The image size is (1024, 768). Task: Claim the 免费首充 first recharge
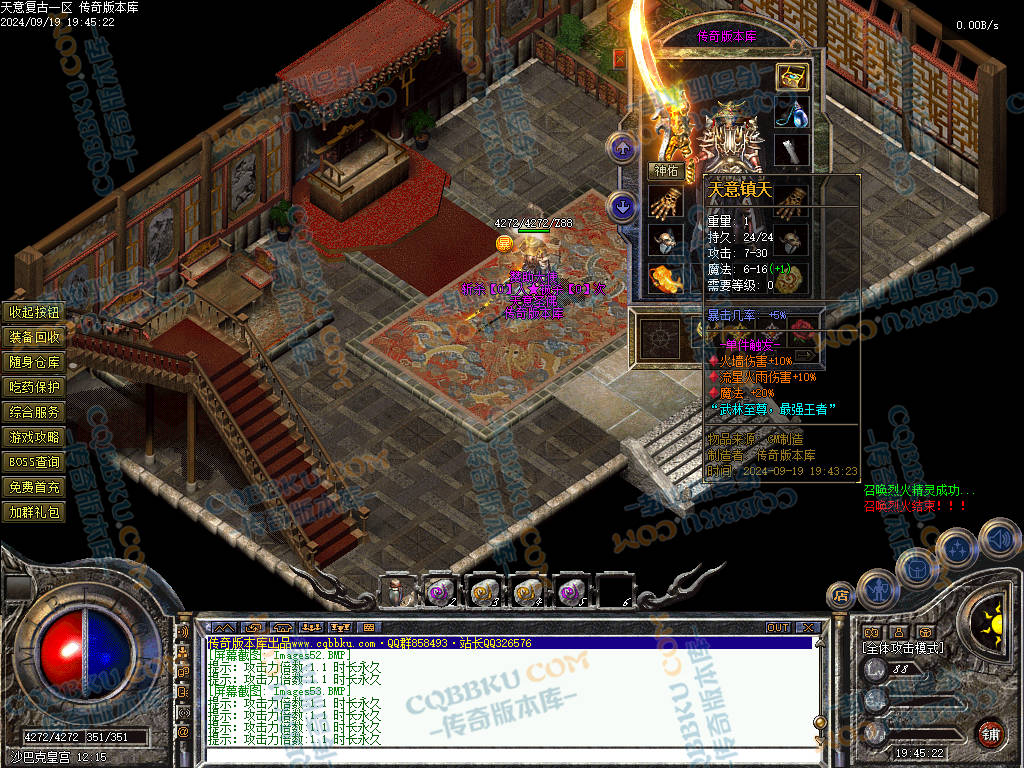[35, 487]
